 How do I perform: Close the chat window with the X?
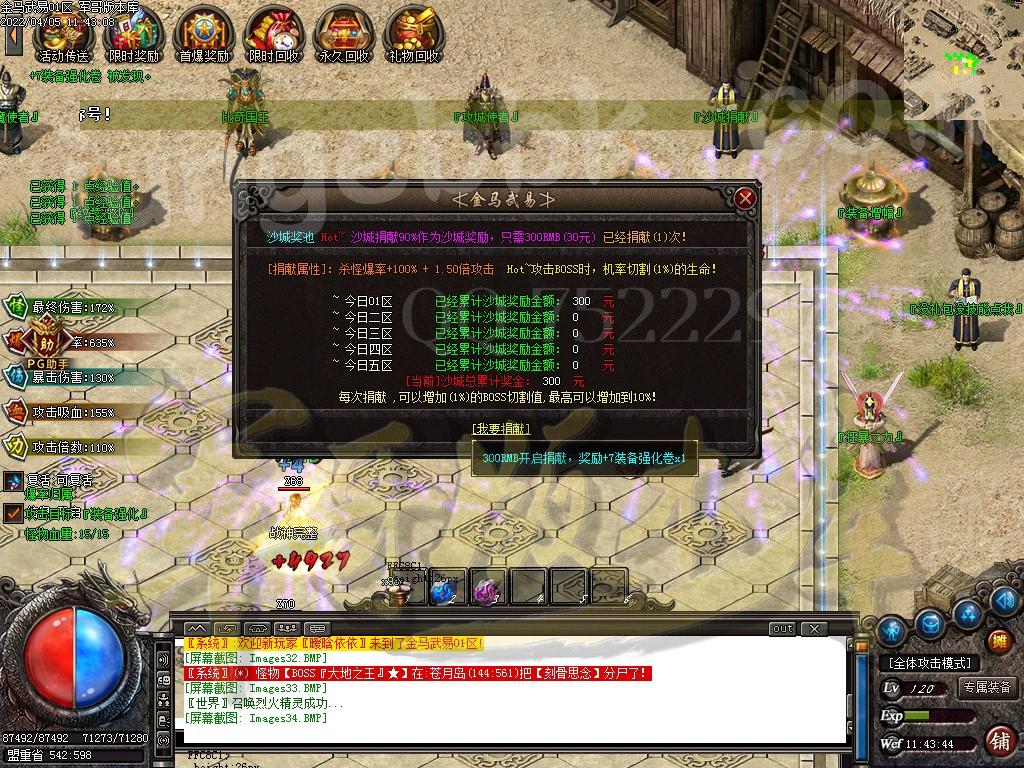click(x=814, y=629)
